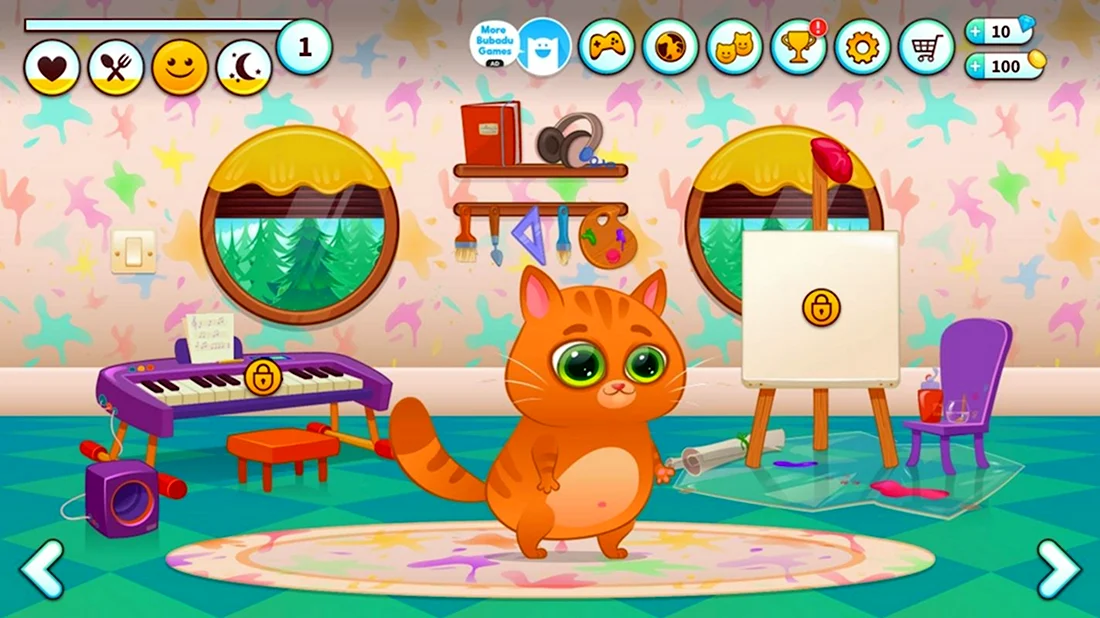1100x618 pixels.
Task: Open the More Bubadu Games ad
Action: (495, 45)
